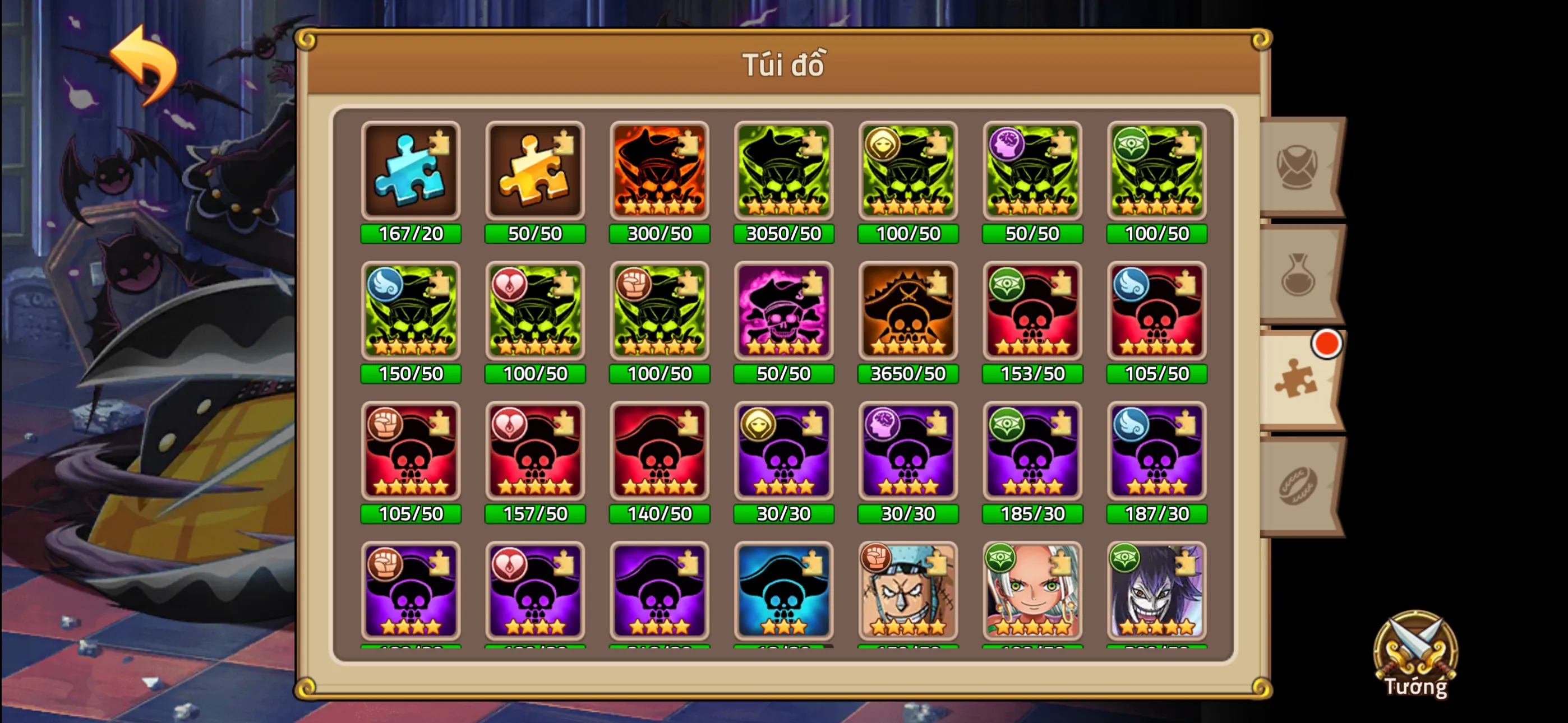Select the blue puzzle piece with count 167/20
Image resolution: width=1568 pixels, height=723 pixels.
tap(411, 171)
